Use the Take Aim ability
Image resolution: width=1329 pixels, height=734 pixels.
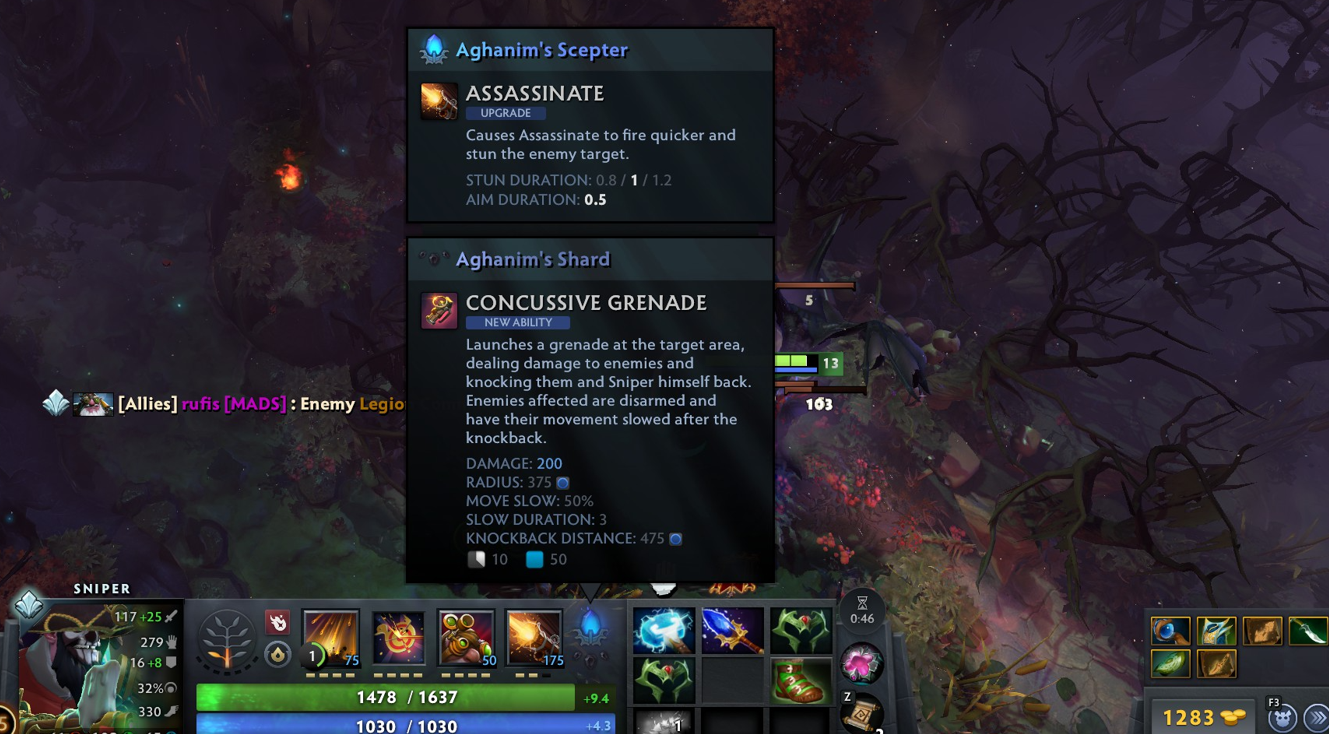[466, 637]
